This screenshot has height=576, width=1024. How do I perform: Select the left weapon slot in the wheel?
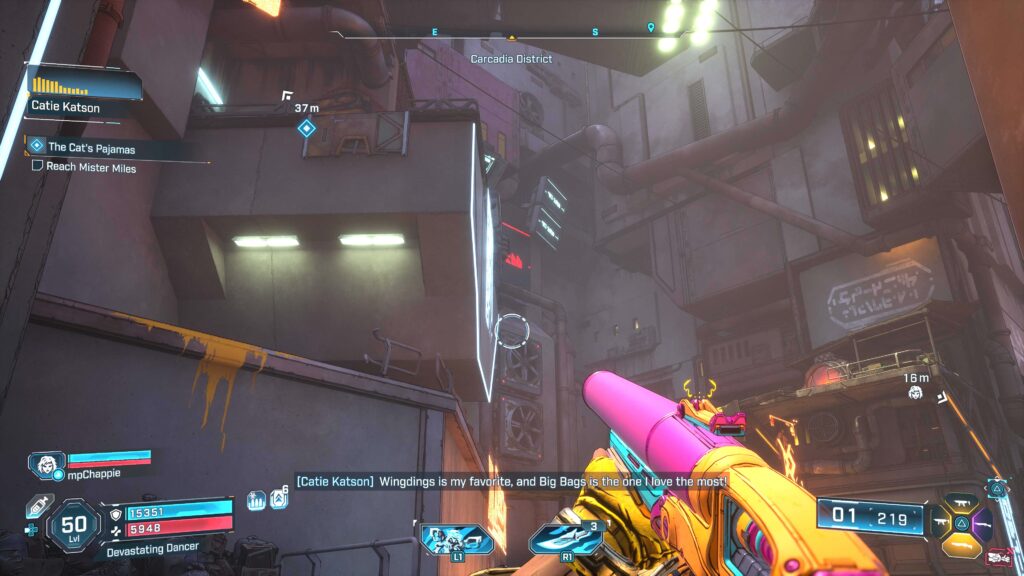[941, 521]
